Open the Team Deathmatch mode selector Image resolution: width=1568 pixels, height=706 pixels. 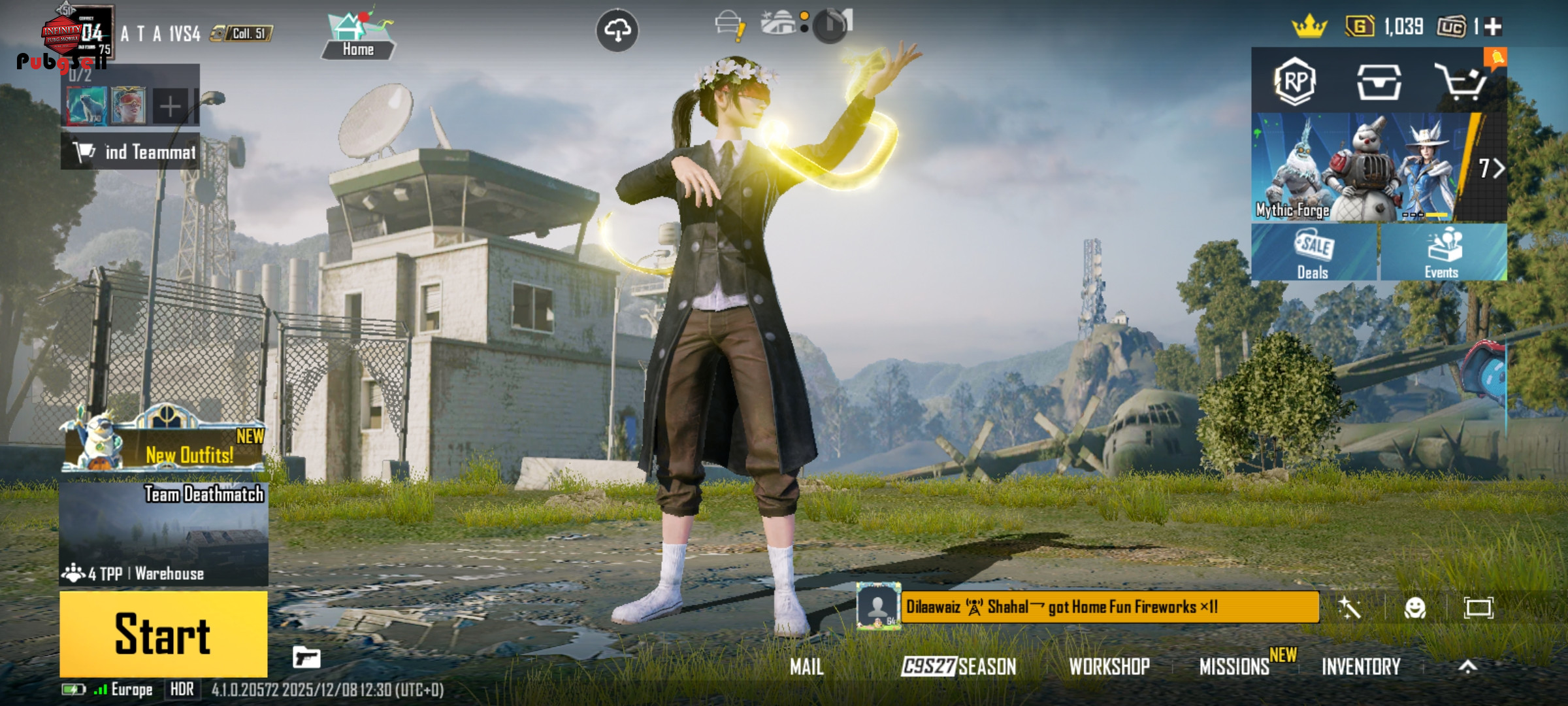[x=163, y=533]
